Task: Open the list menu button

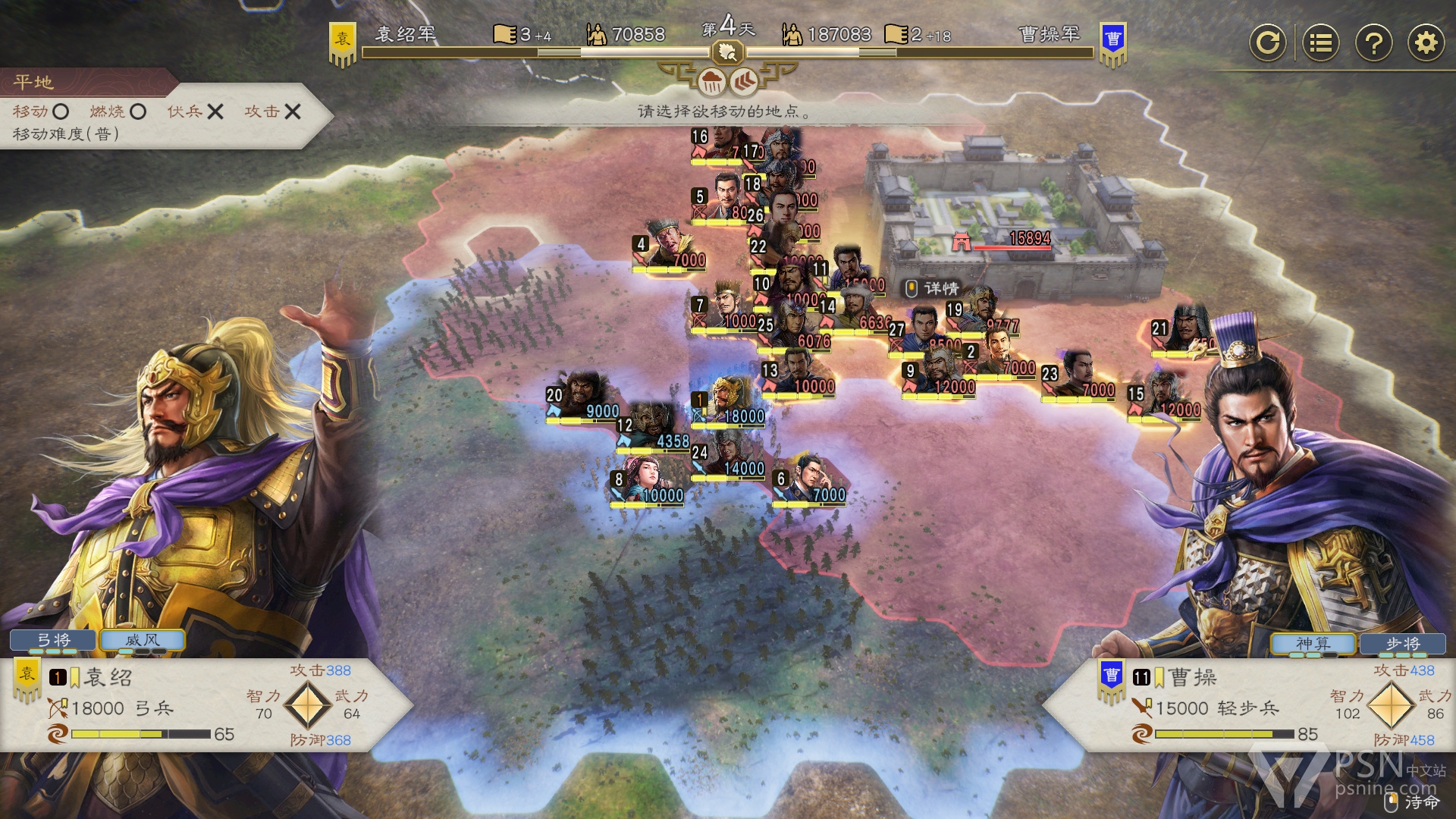Action: (x=1320, y=42)
